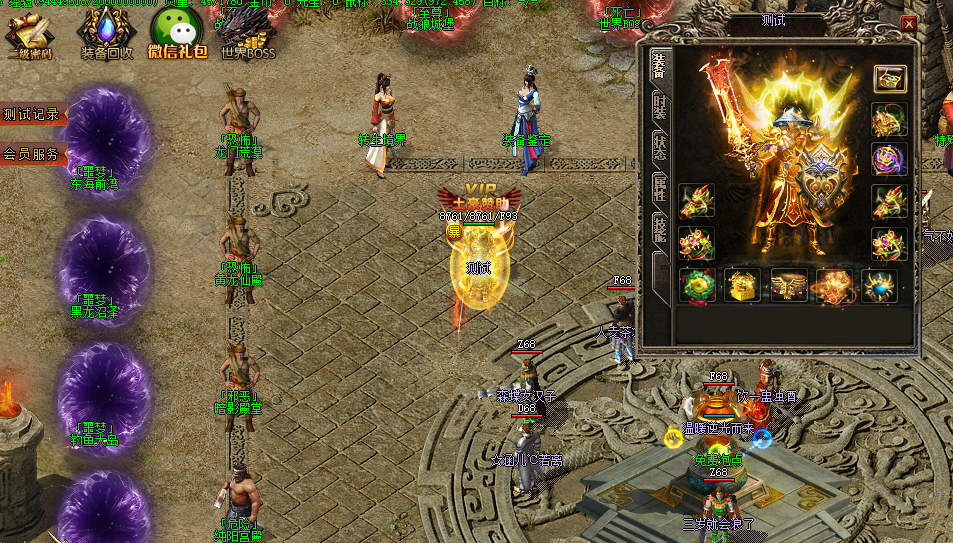Select the golden helmet-shaped equipment slot
Image resolution: width=953 pixels, height=543 pixels.
point(743,285)
